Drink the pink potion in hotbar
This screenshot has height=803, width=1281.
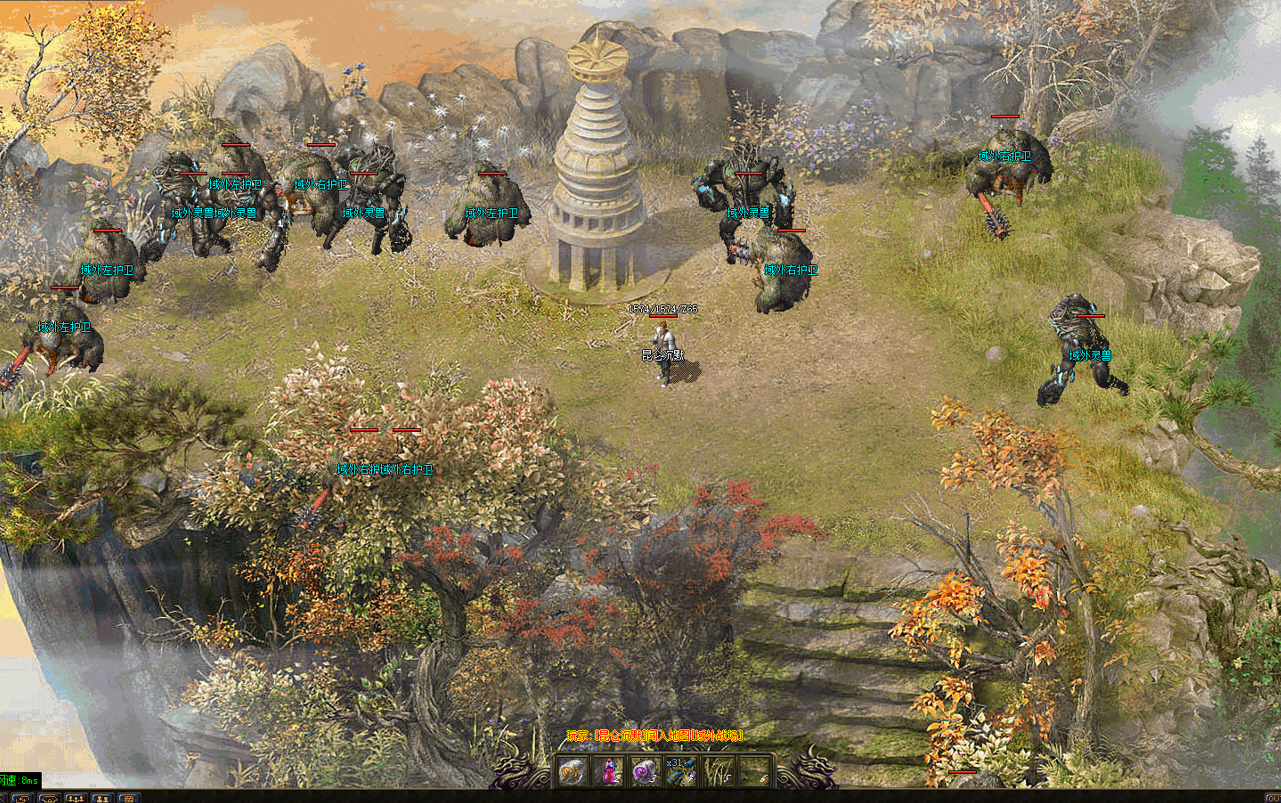click(x=608, y=771)
